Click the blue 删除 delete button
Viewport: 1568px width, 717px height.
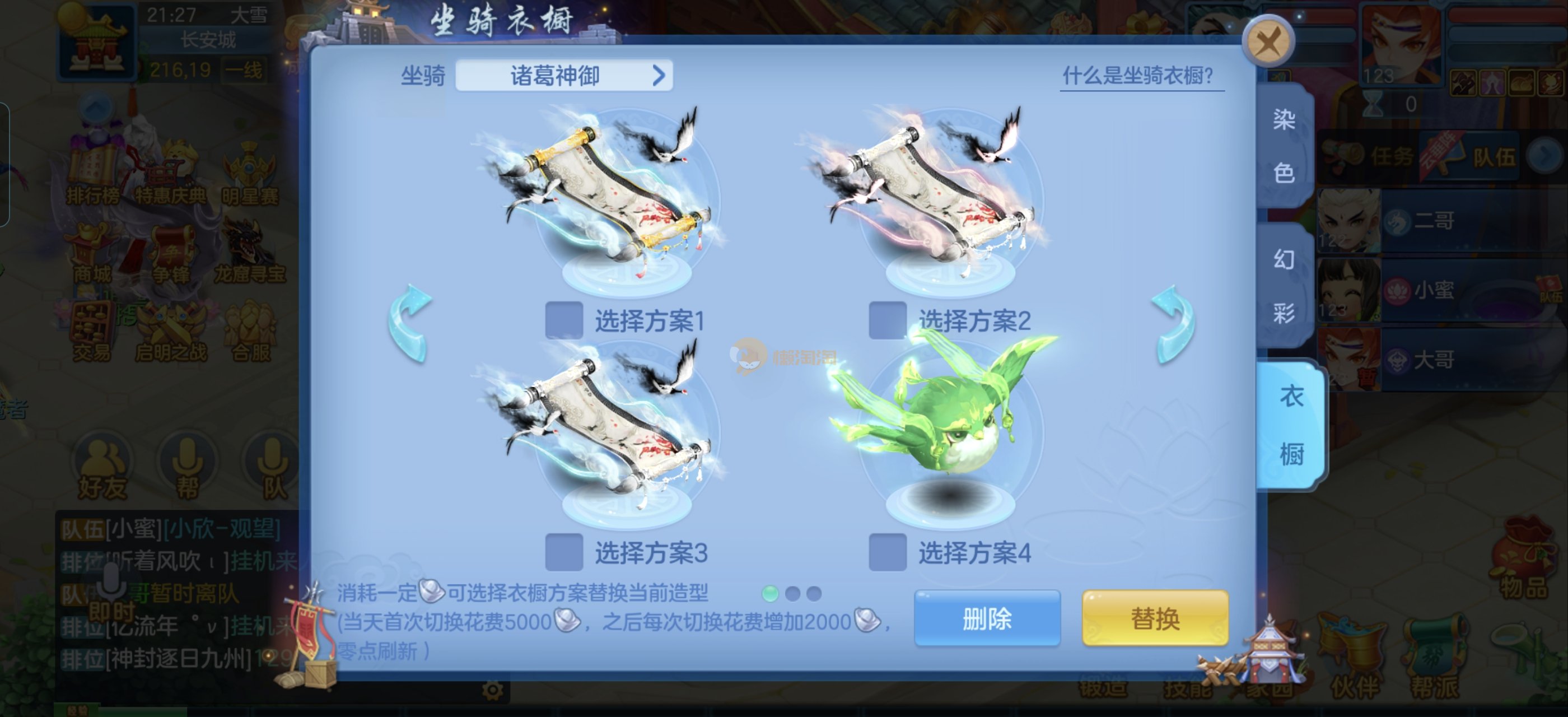987,618
